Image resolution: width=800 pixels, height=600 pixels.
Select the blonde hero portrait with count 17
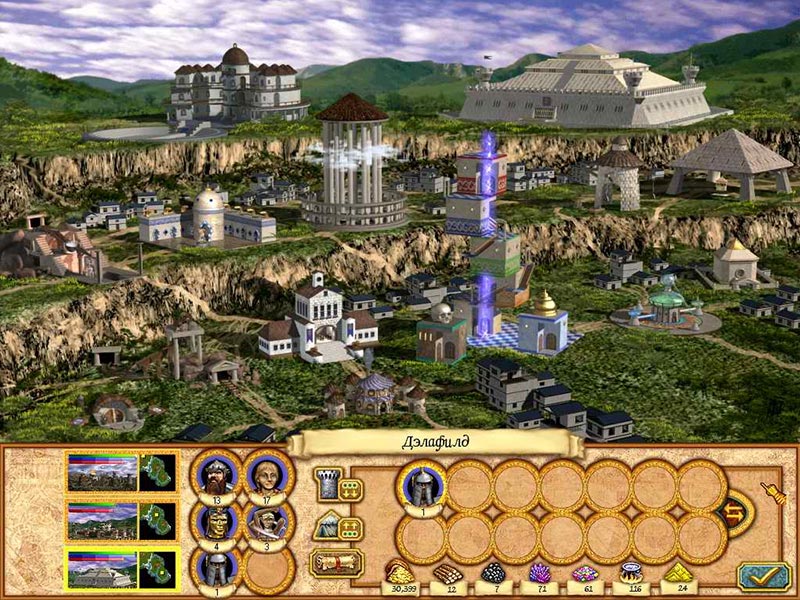(268, 475)
